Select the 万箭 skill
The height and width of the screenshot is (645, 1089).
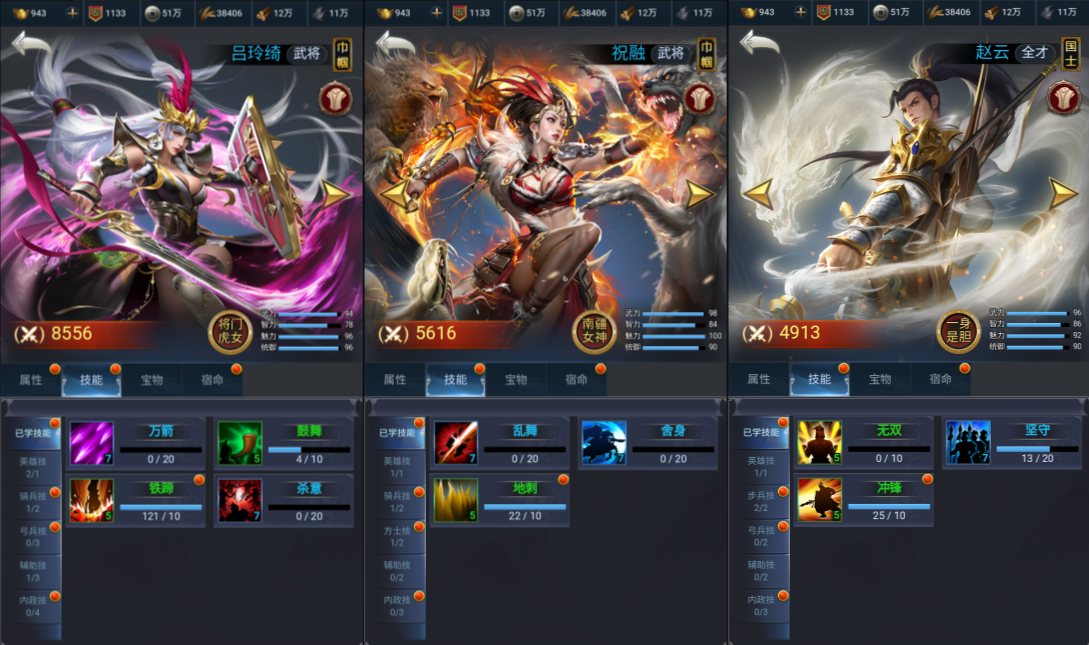pyautogui.click(x=92, y=443)
